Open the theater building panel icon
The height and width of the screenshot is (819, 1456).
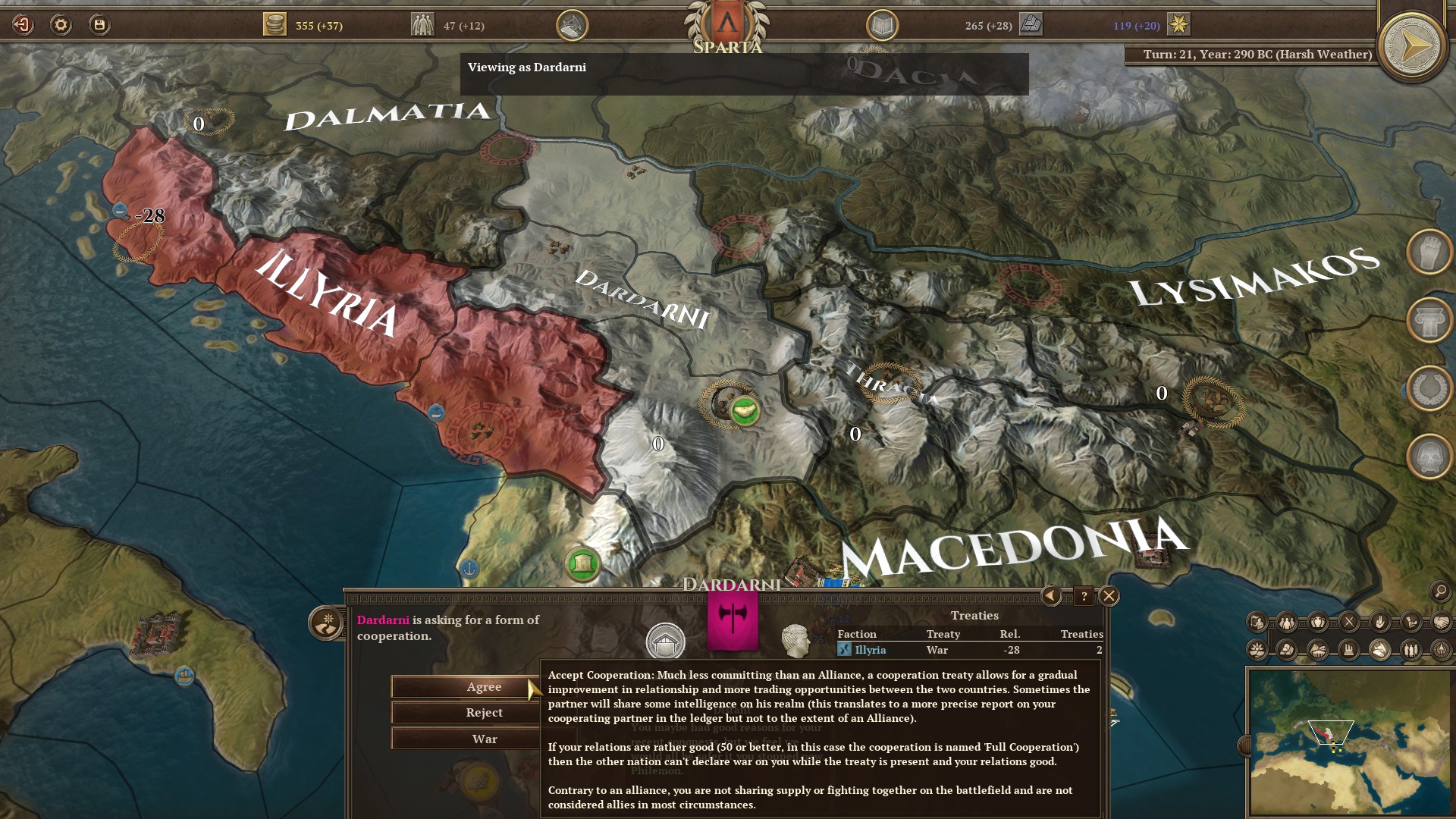click(x=1318, y=651)
